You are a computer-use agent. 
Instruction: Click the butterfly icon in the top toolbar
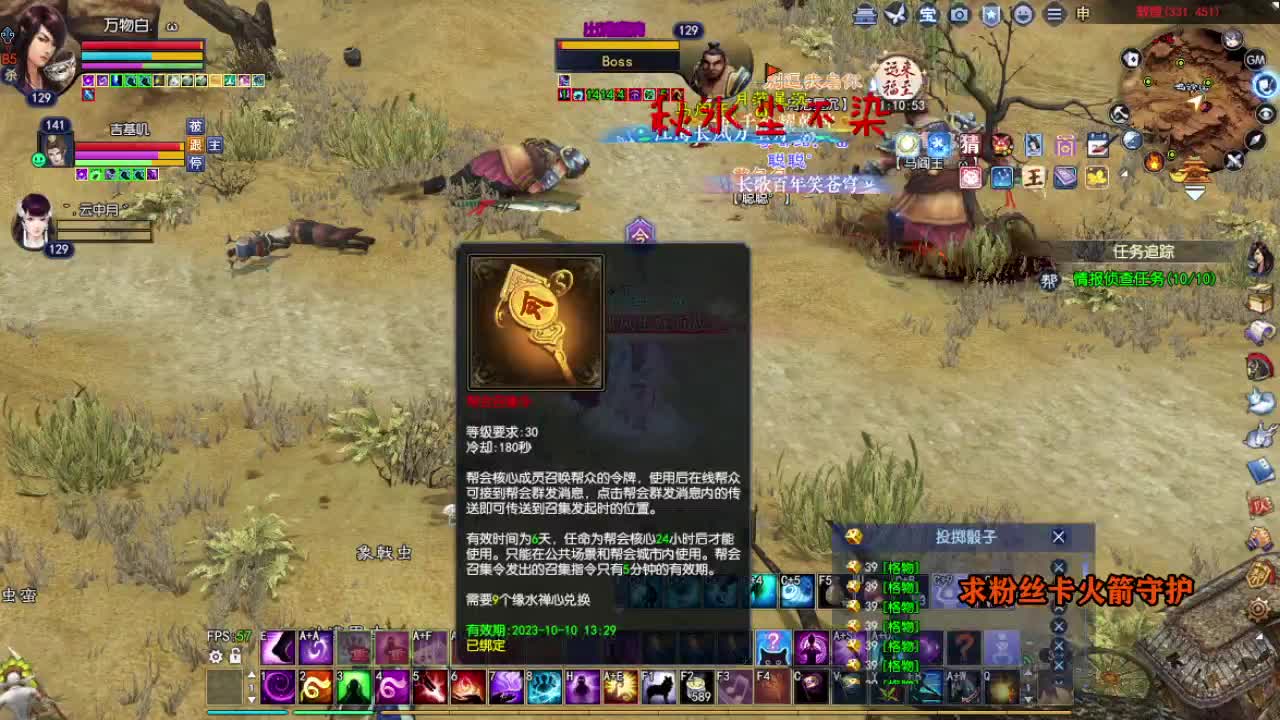click(x=895, y=16)
